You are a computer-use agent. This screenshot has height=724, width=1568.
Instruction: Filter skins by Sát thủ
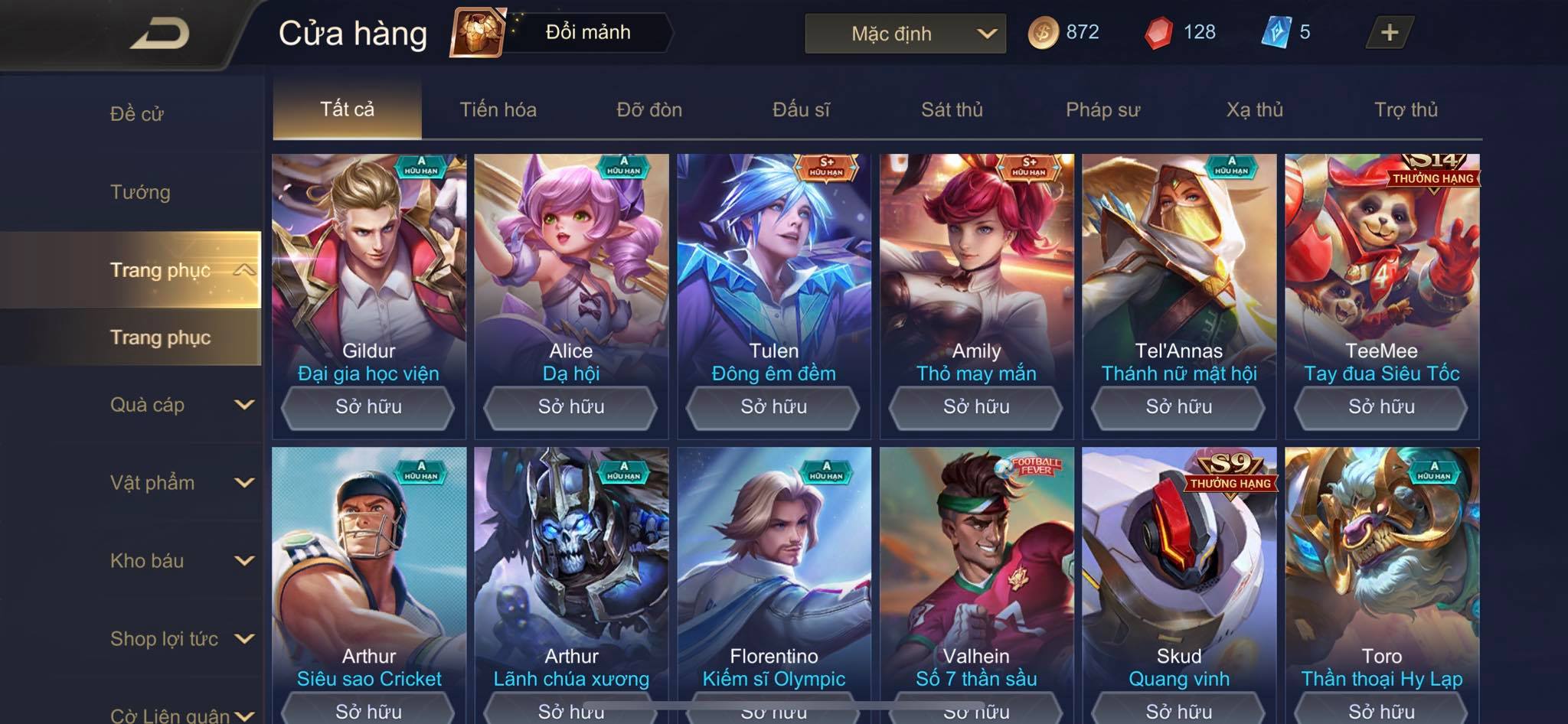952,109
